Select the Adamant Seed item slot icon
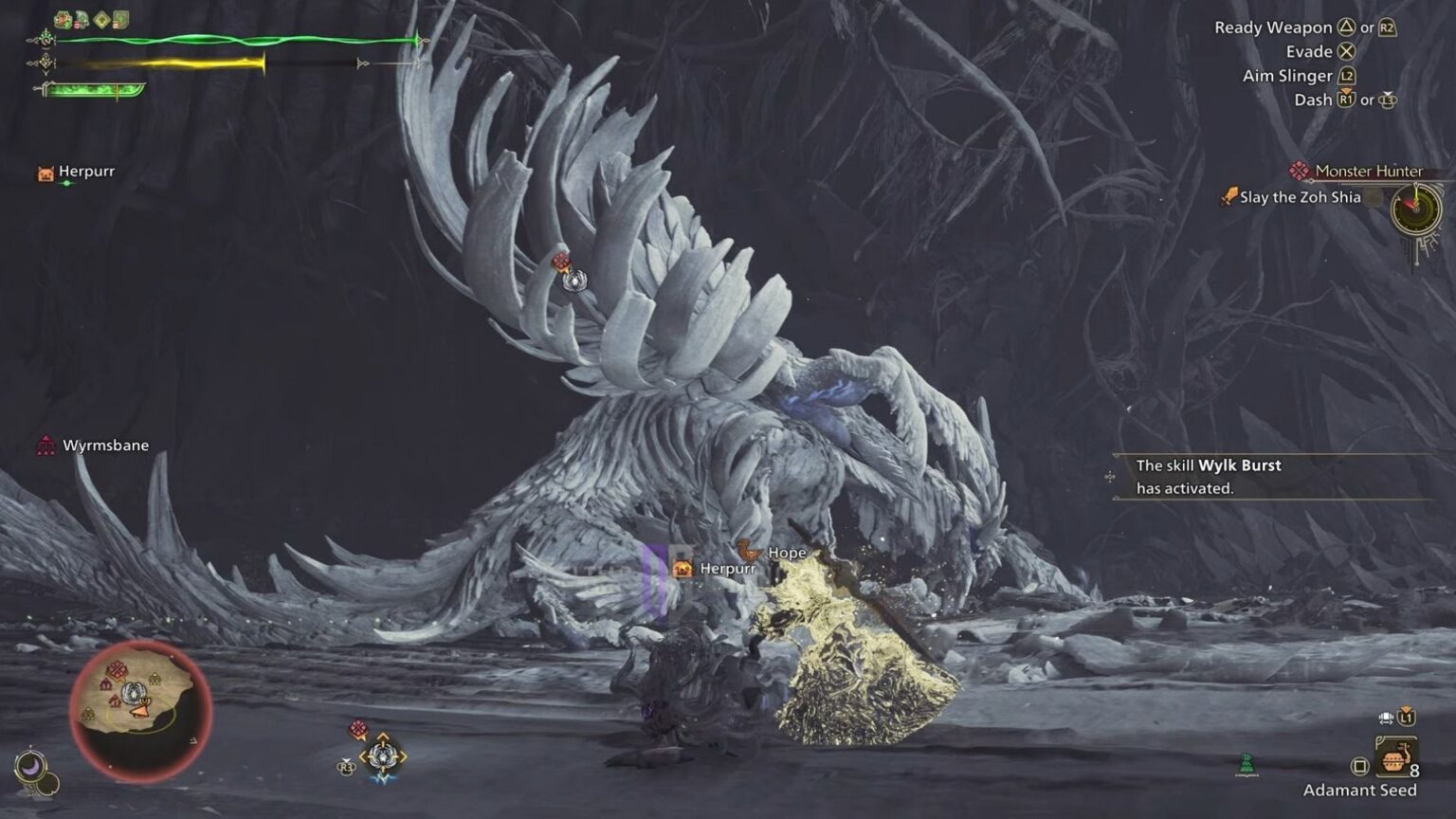The height and width of the screenshot is (819, 1456). (x=1396, y=755)
